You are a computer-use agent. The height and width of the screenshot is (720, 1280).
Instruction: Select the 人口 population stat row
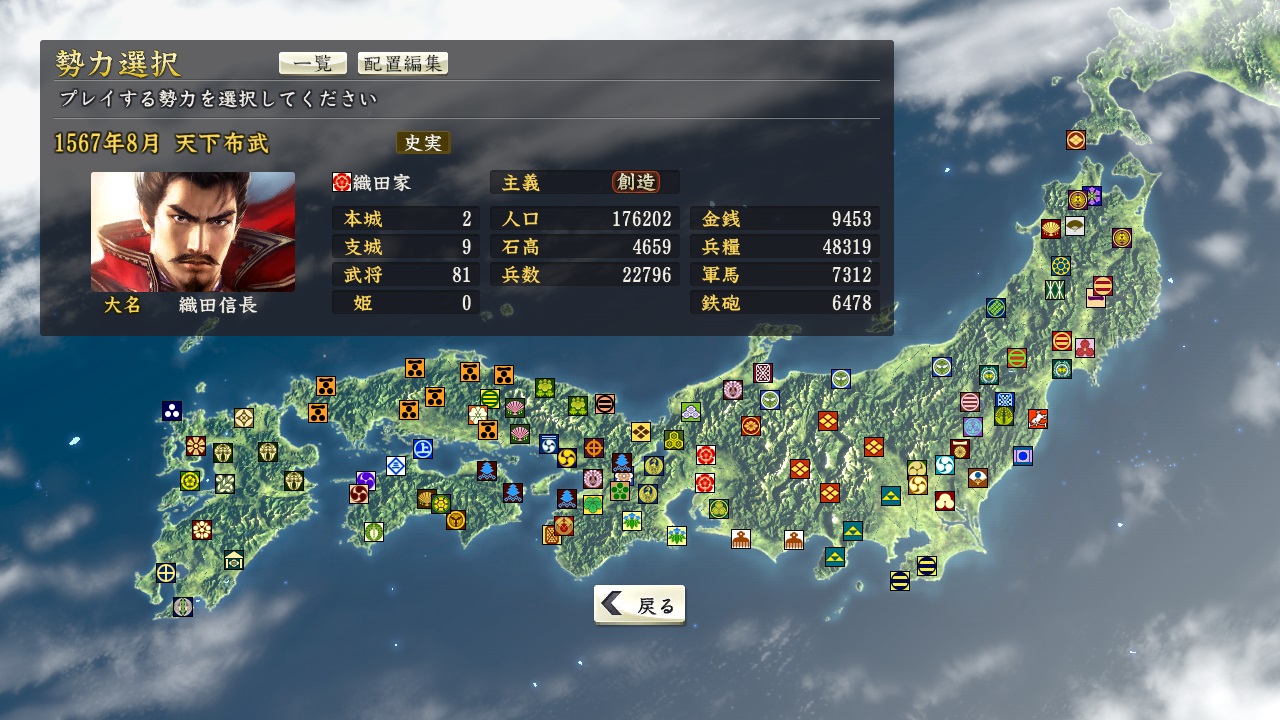(584, 219)
